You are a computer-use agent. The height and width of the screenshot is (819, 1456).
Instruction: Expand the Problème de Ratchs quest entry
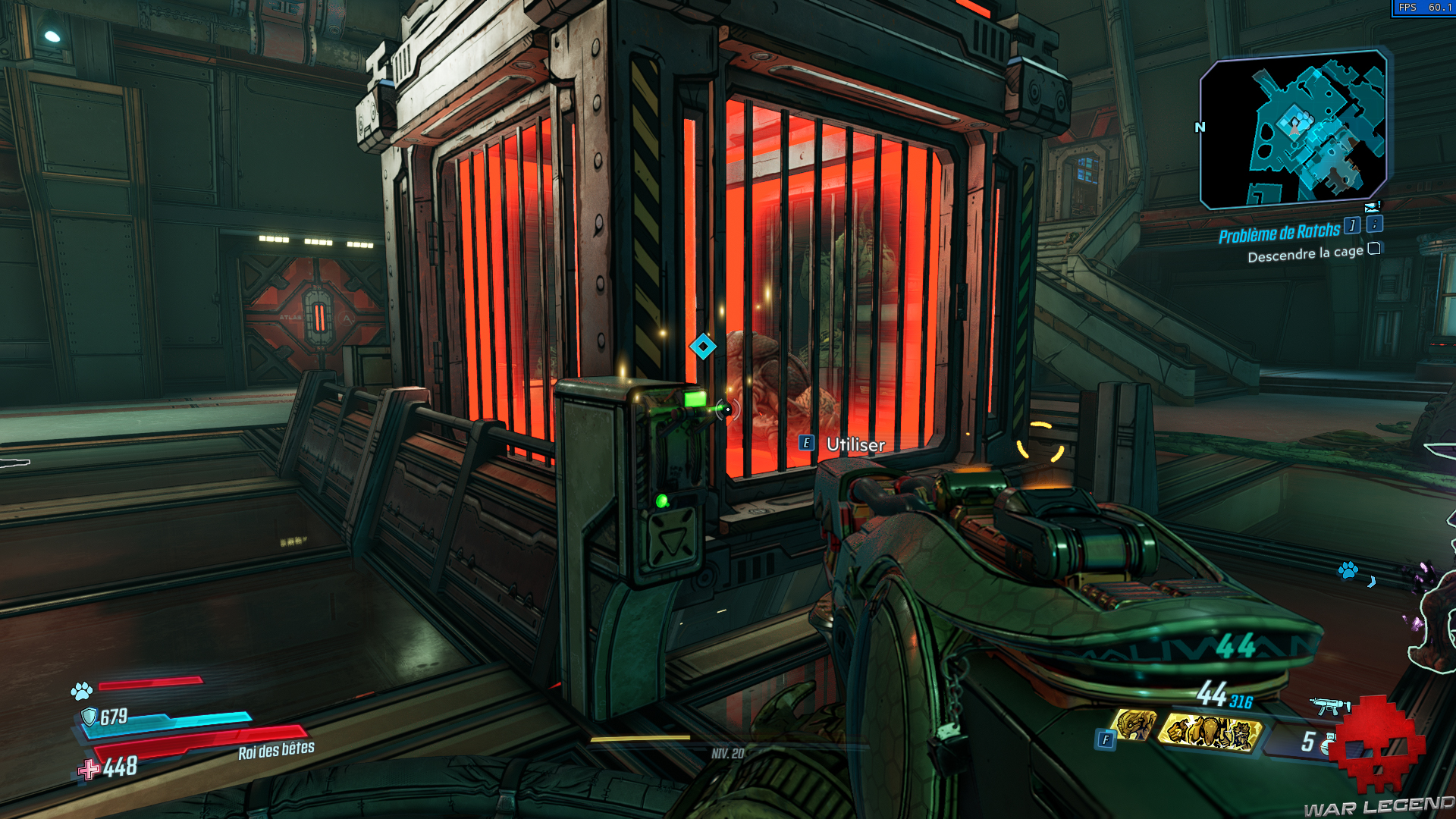tap(1282, 231)
